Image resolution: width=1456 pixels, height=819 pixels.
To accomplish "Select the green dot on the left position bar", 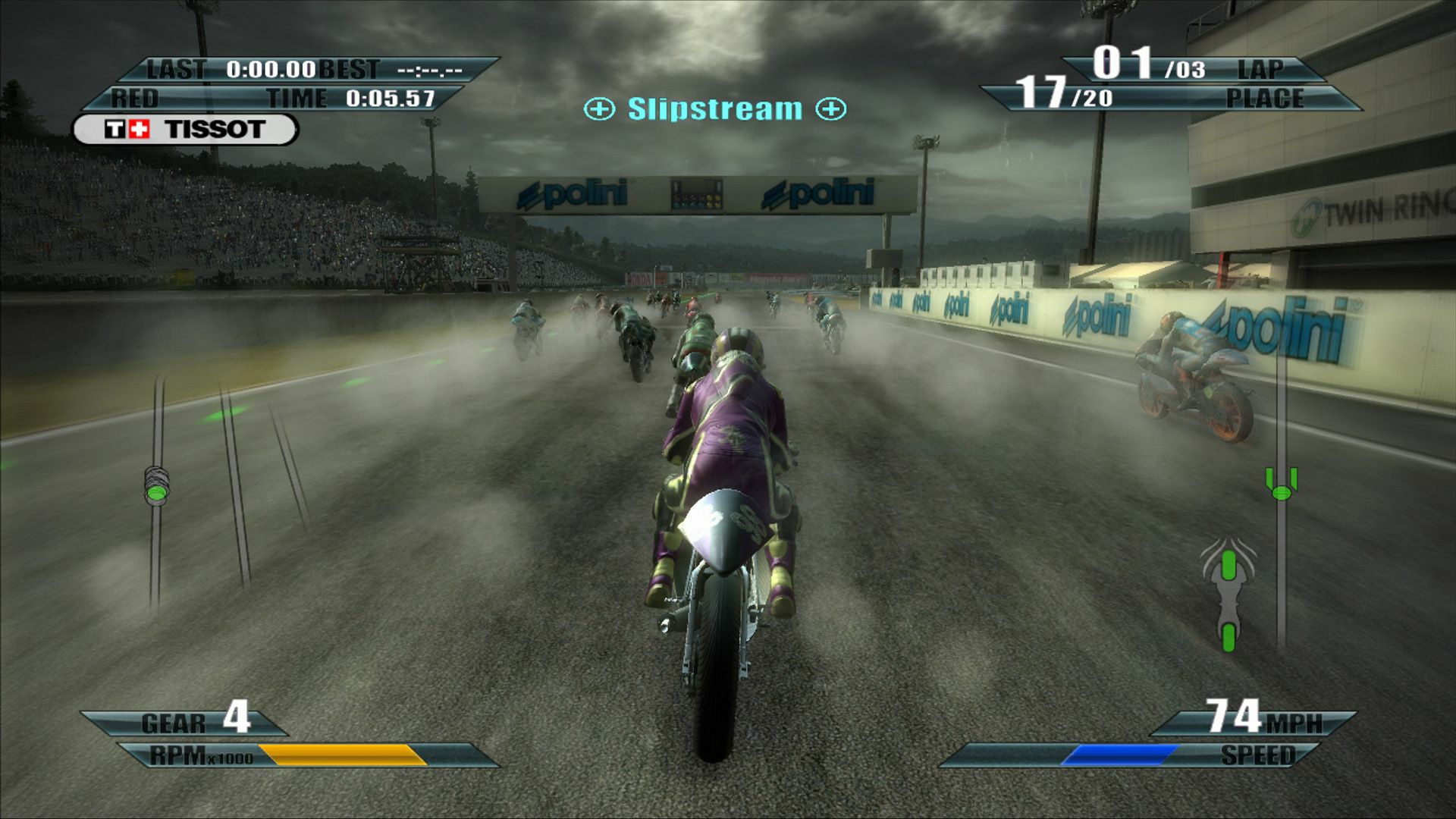I will (x=157, y=494).
